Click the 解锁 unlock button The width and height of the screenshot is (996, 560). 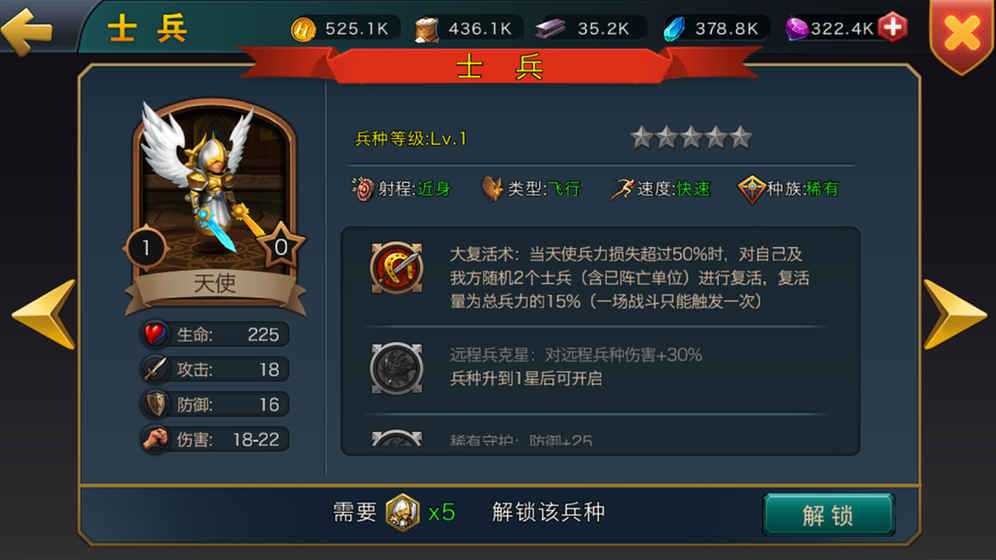click(828, 515)
